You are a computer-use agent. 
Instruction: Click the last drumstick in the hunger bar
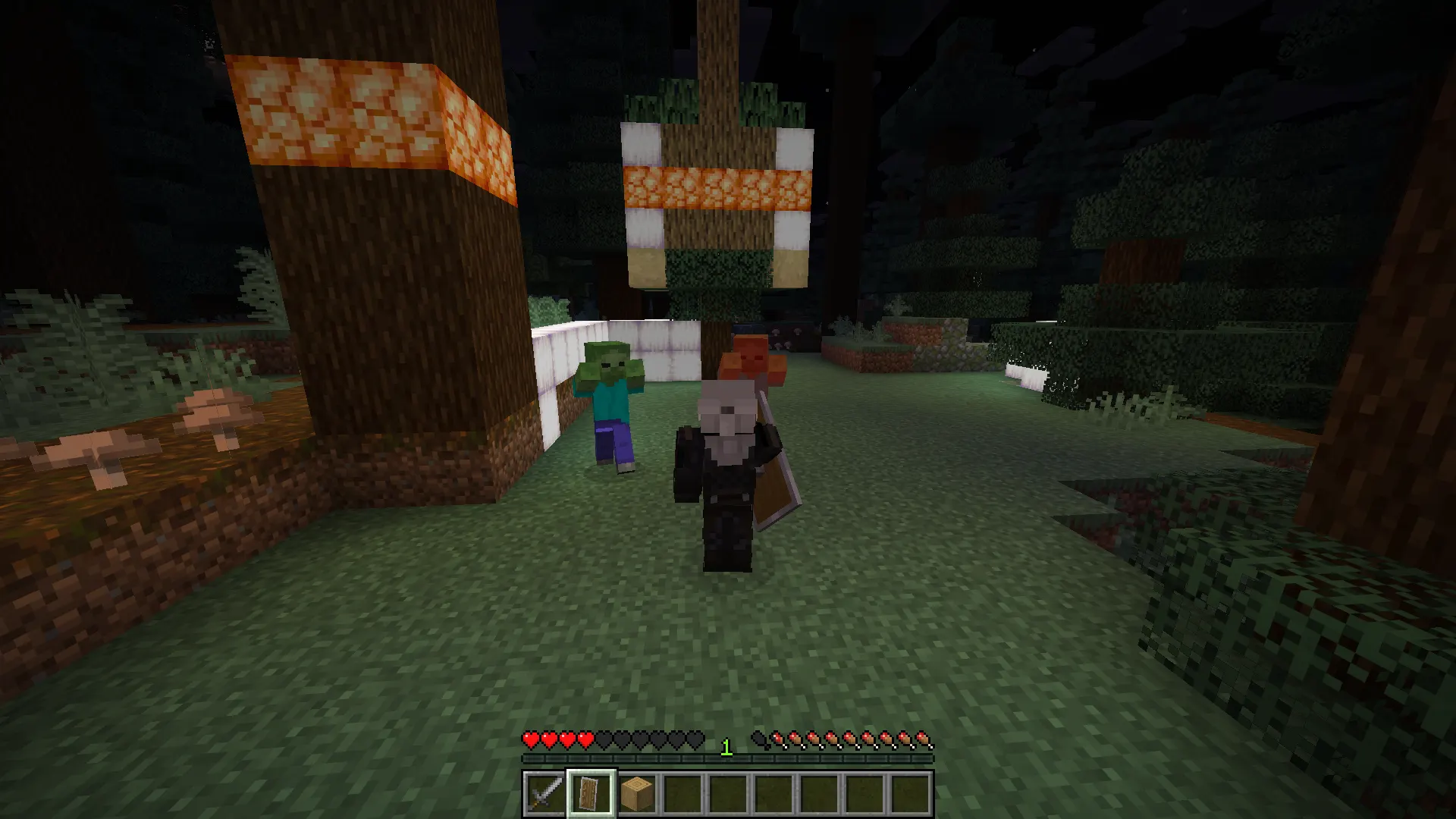[x=923, y=737]
